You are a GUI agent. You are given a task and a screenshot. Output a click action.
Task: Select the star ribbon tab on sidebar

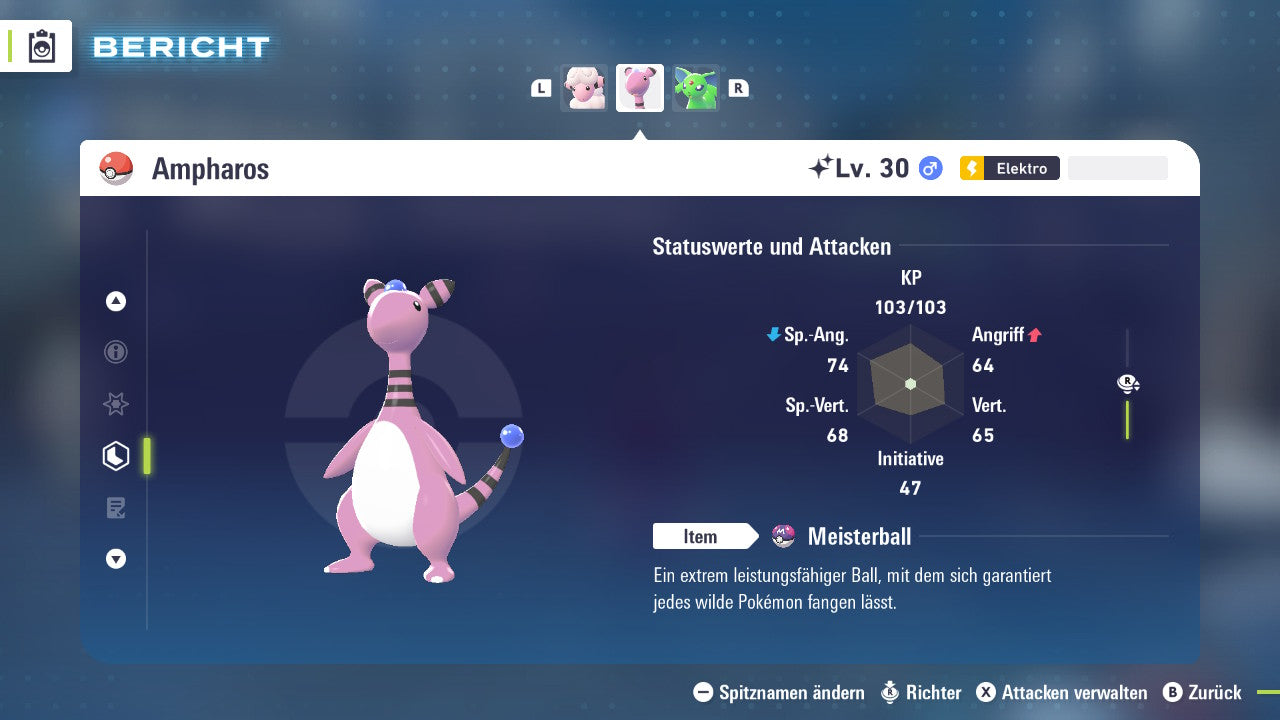click(115, 404)
